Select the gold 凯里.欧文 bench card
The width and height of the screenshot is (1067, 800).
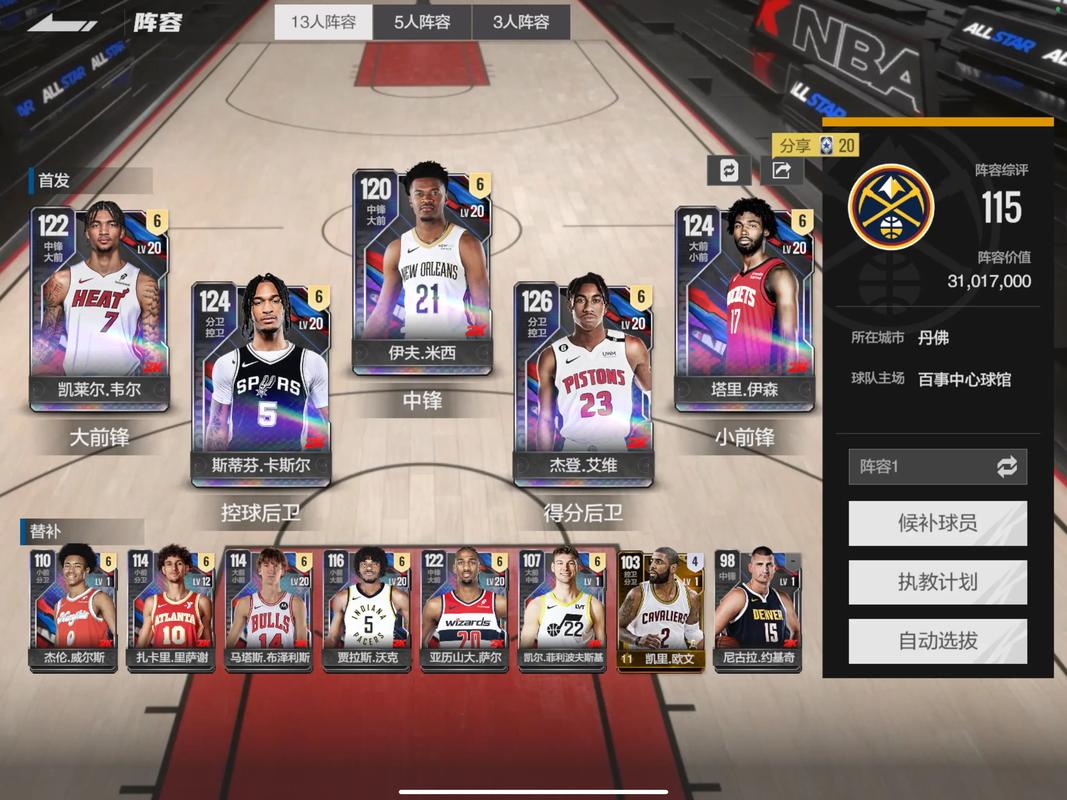[660, 609]
